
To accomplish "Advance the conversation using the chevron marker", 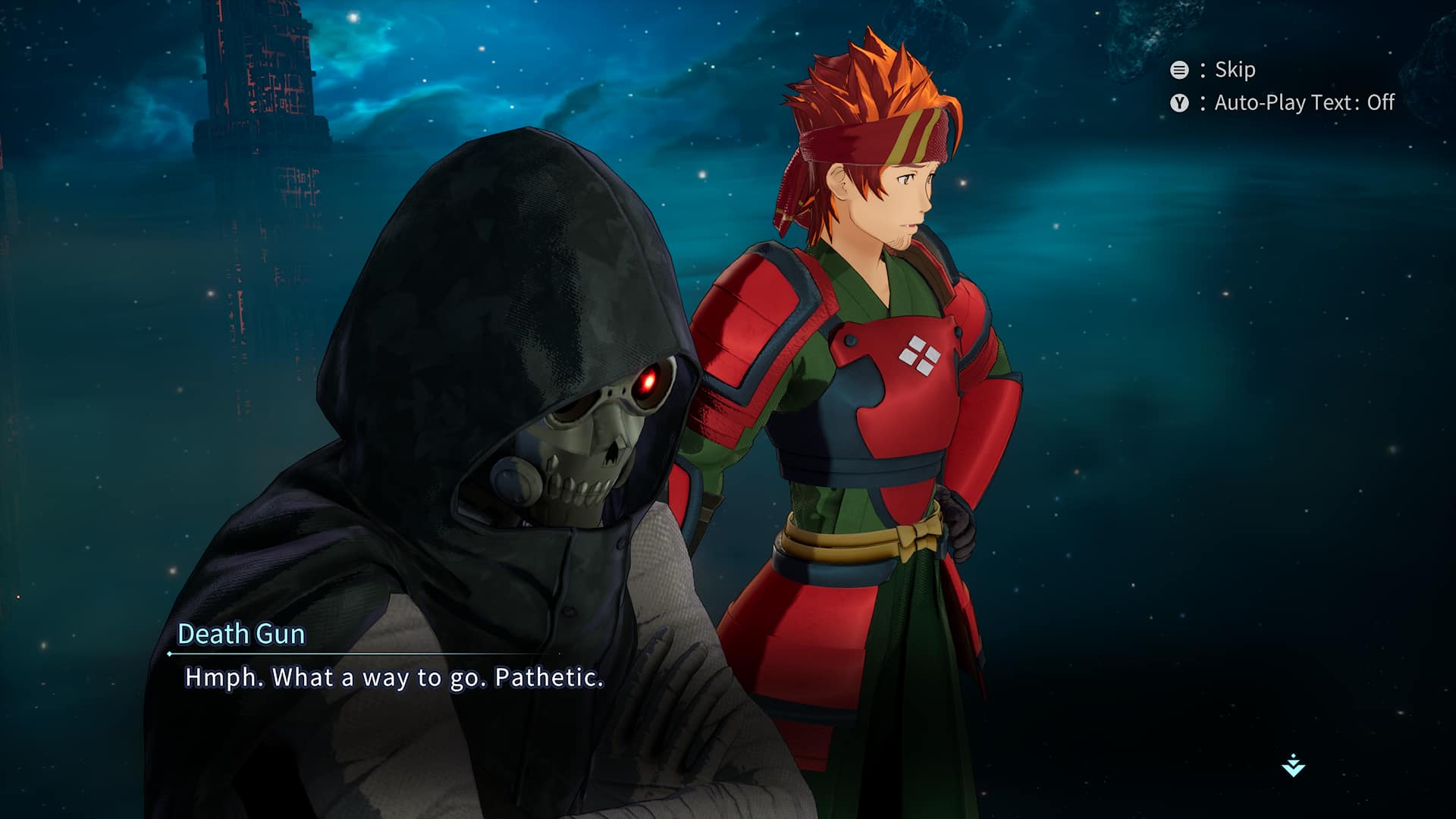I will pos(1293,766).
